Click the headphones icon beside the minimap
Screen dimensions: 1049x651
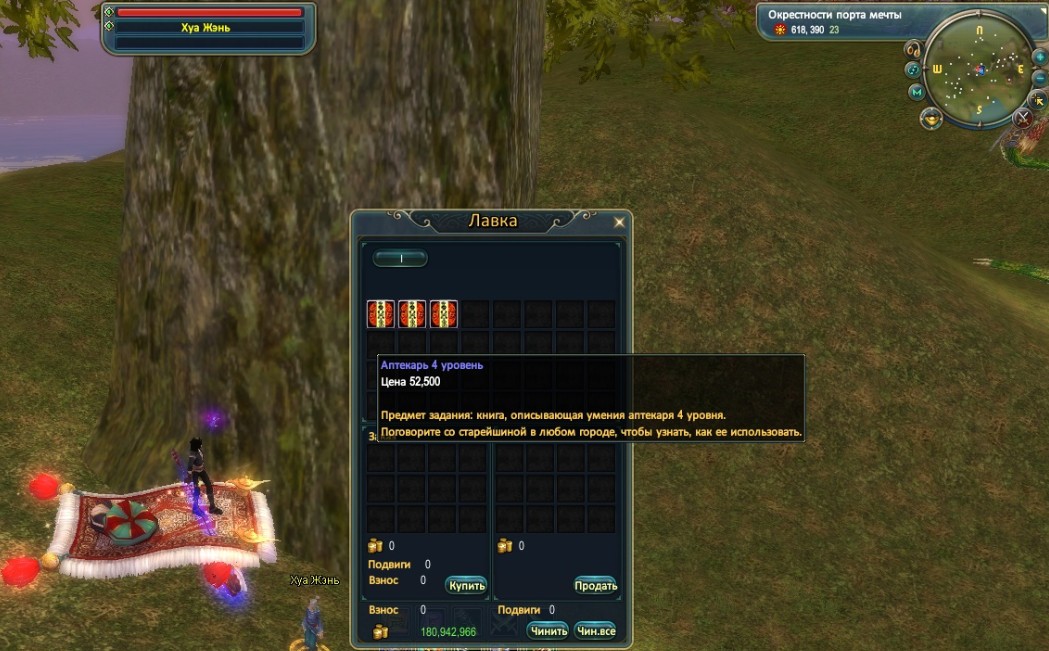[913, 49]
